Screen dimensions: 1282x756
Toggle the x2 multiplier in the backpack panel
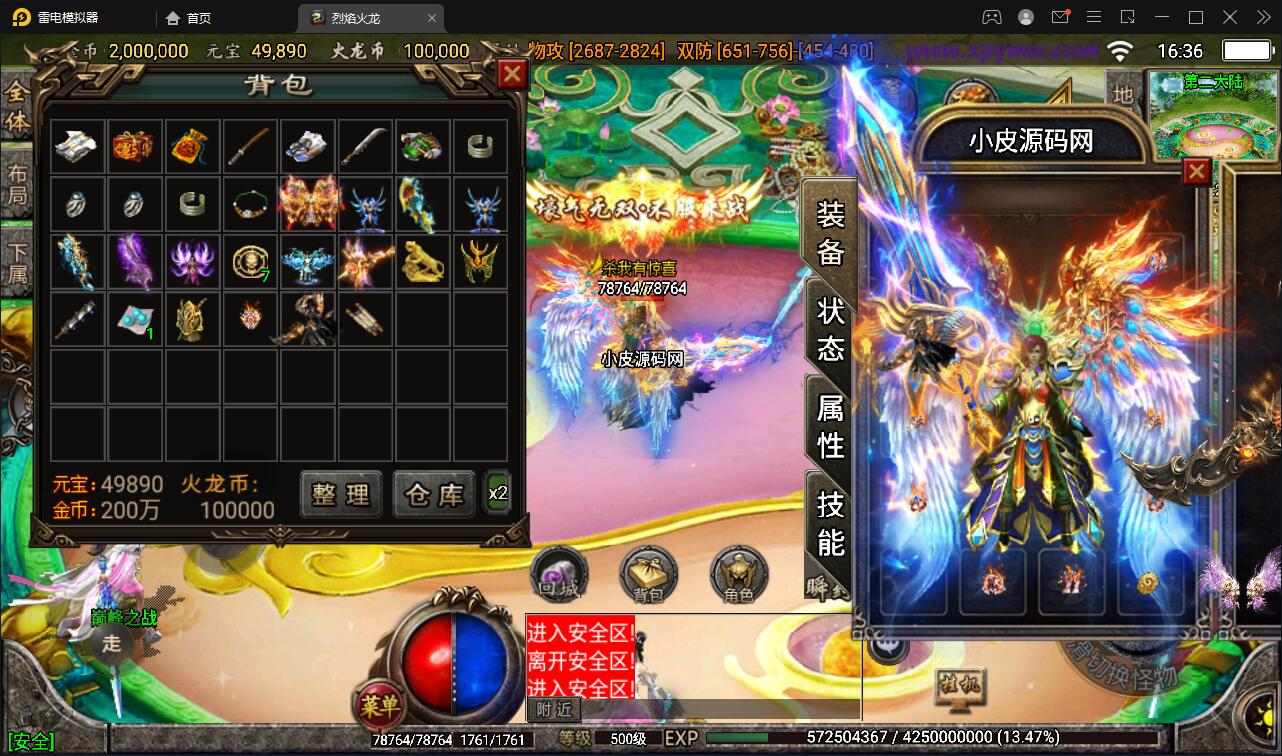pyautogui.click(x=497, y=494)
